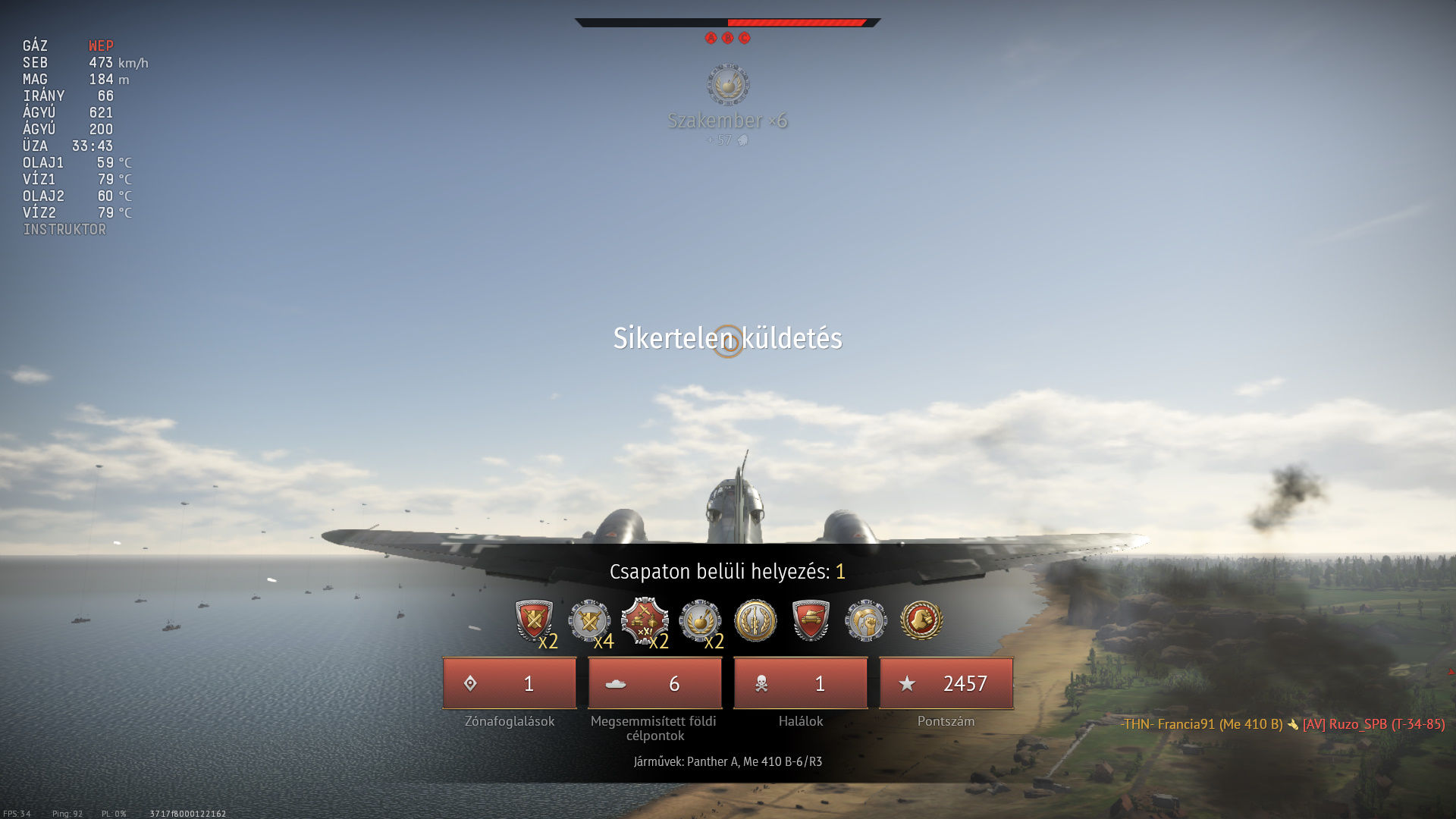Click the apple-and-arrow medal marked x2
Image resolution: width=1456 pixels, height=819 pixels.
pyautogui.click(x=699, y=620)
